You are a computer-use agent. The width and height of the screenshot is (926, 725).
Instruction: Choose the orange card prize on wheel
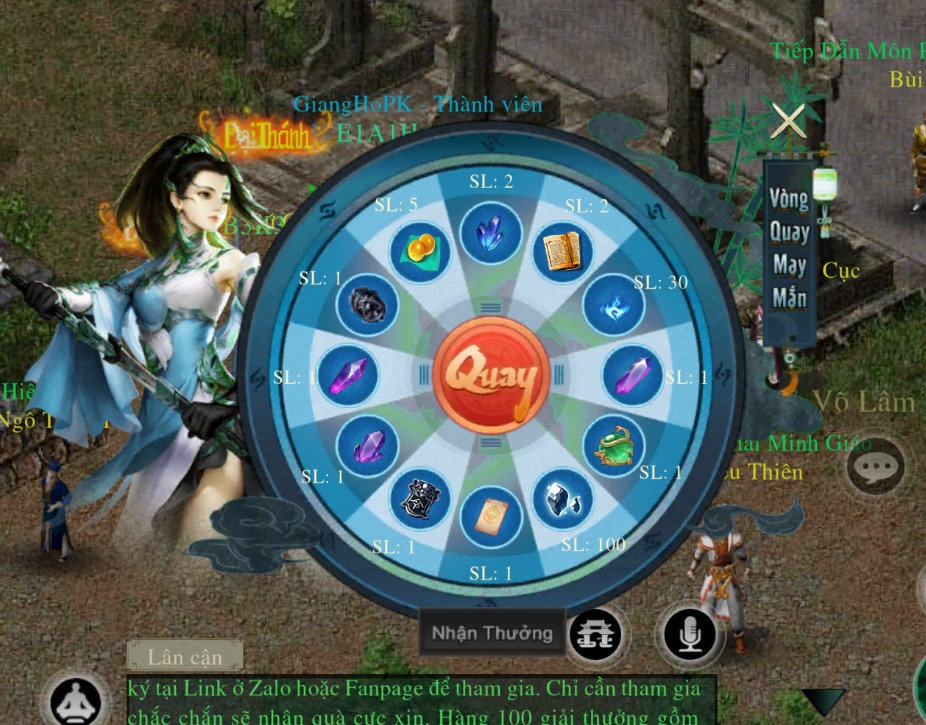[x=491, y=517]
